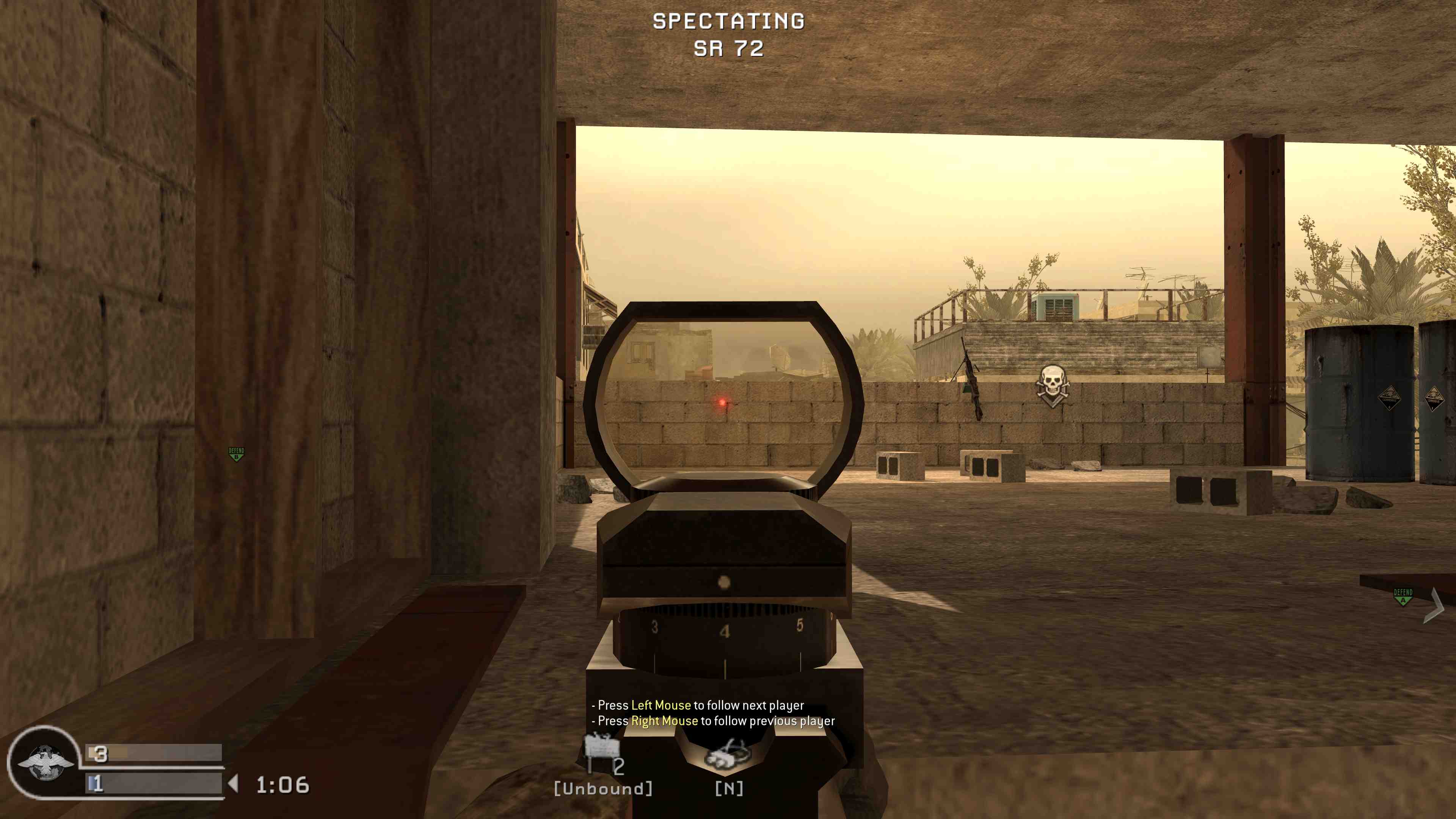Click the eagle team emblem
This screenshot has width=1456, height=819.
click(x=45, y=762)
